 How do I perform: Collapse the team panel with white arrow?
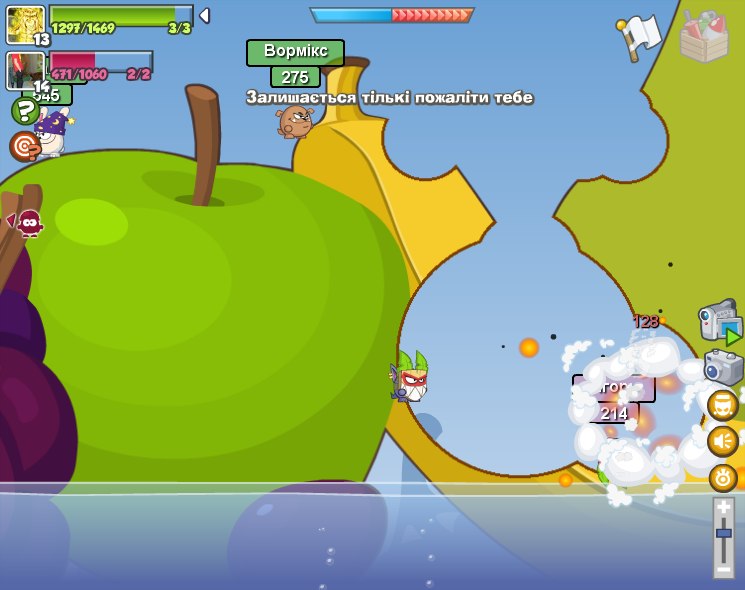point(204,15)
